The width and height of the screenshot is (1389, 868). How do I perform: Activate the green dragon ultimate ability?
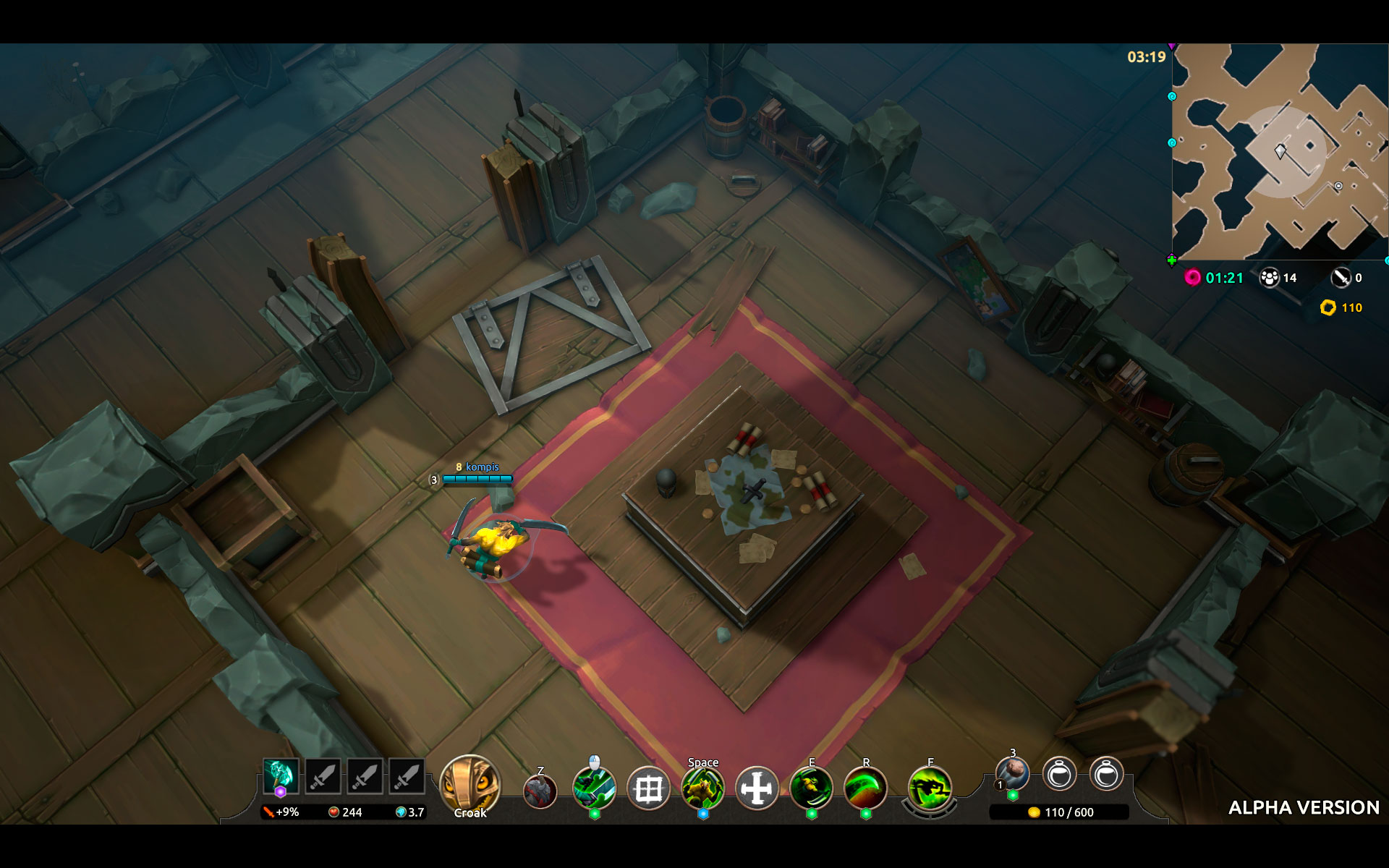click(930, 788)
